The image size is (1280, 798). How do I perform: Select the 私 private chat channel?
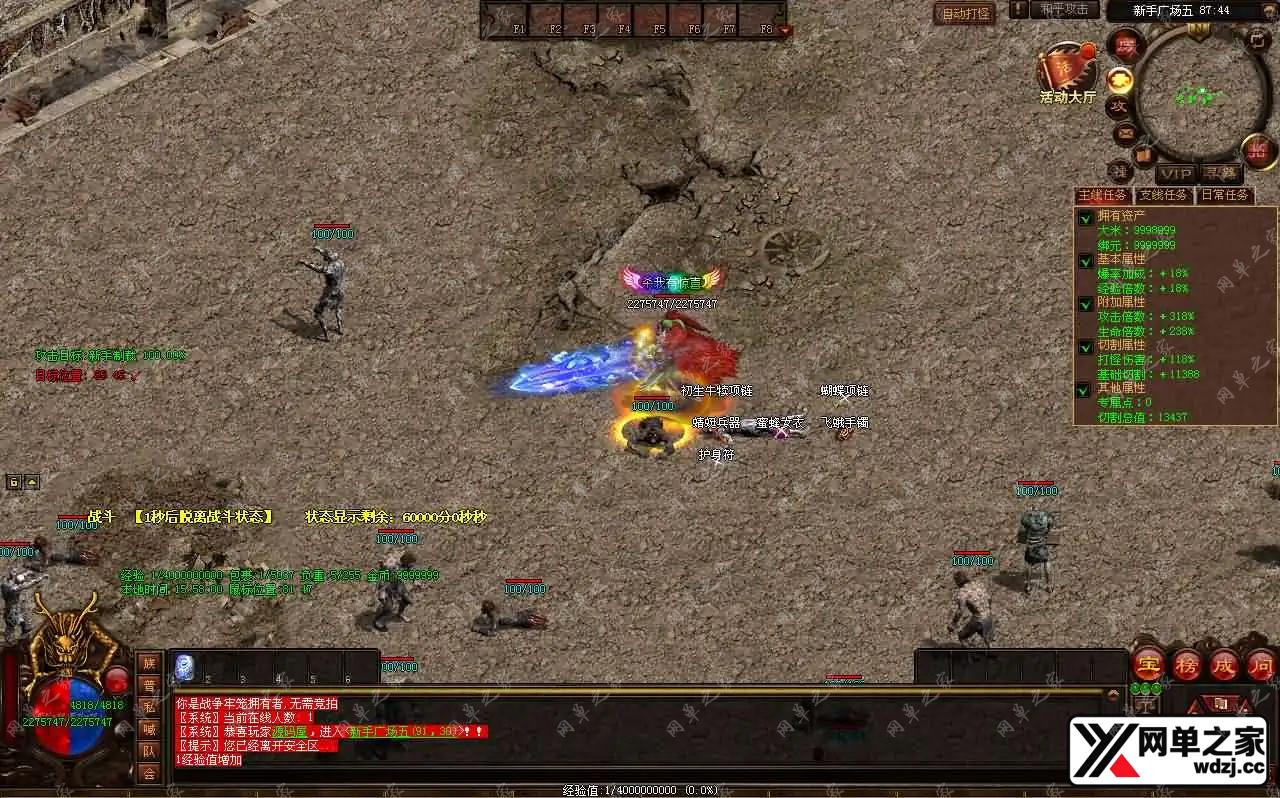click(149, 707)
